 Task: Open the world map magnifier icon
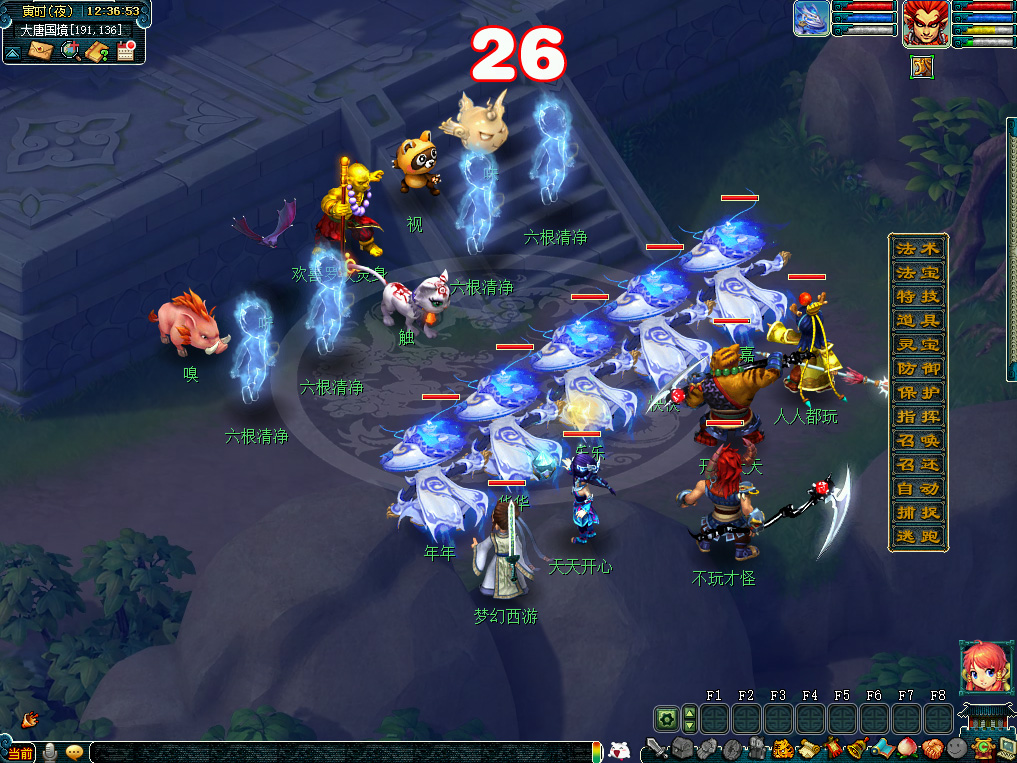pos(70,51)
